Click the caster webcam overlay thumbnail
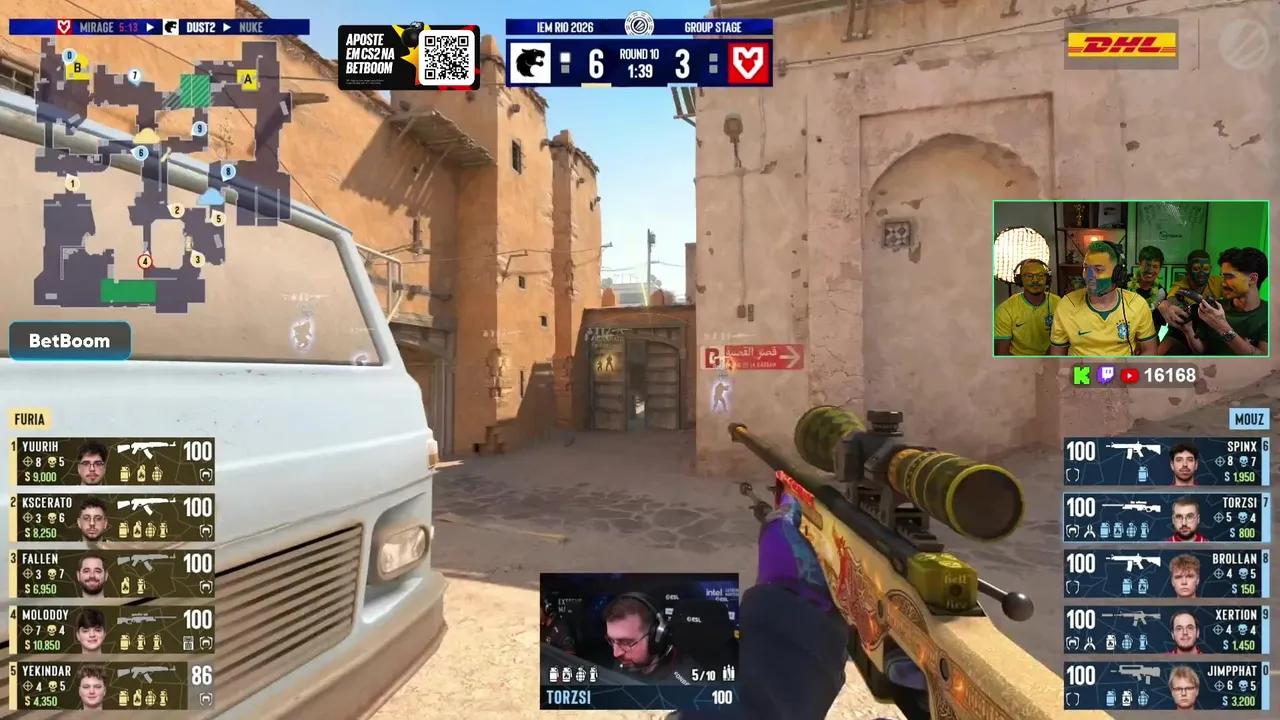Screen dimensions: 1280x720 coord(1130,278)
